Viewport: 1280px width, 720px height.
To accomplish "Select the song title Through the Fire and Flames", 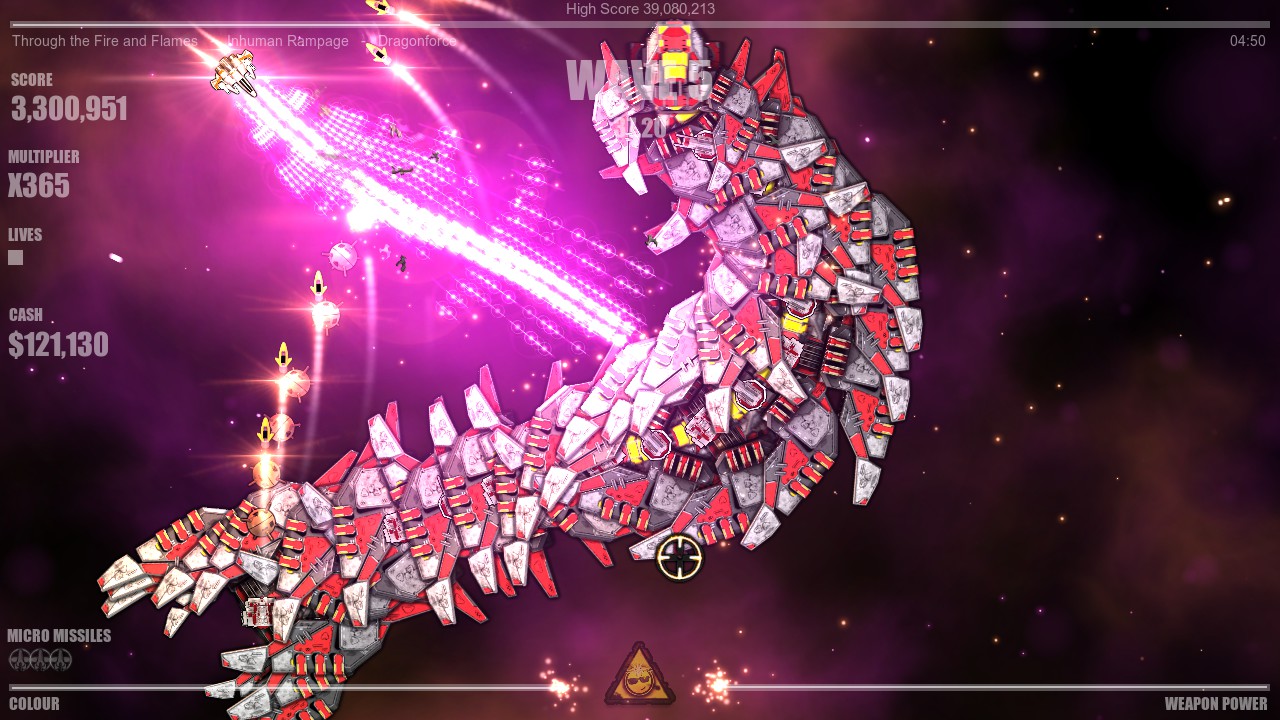I will click(105, 41).
